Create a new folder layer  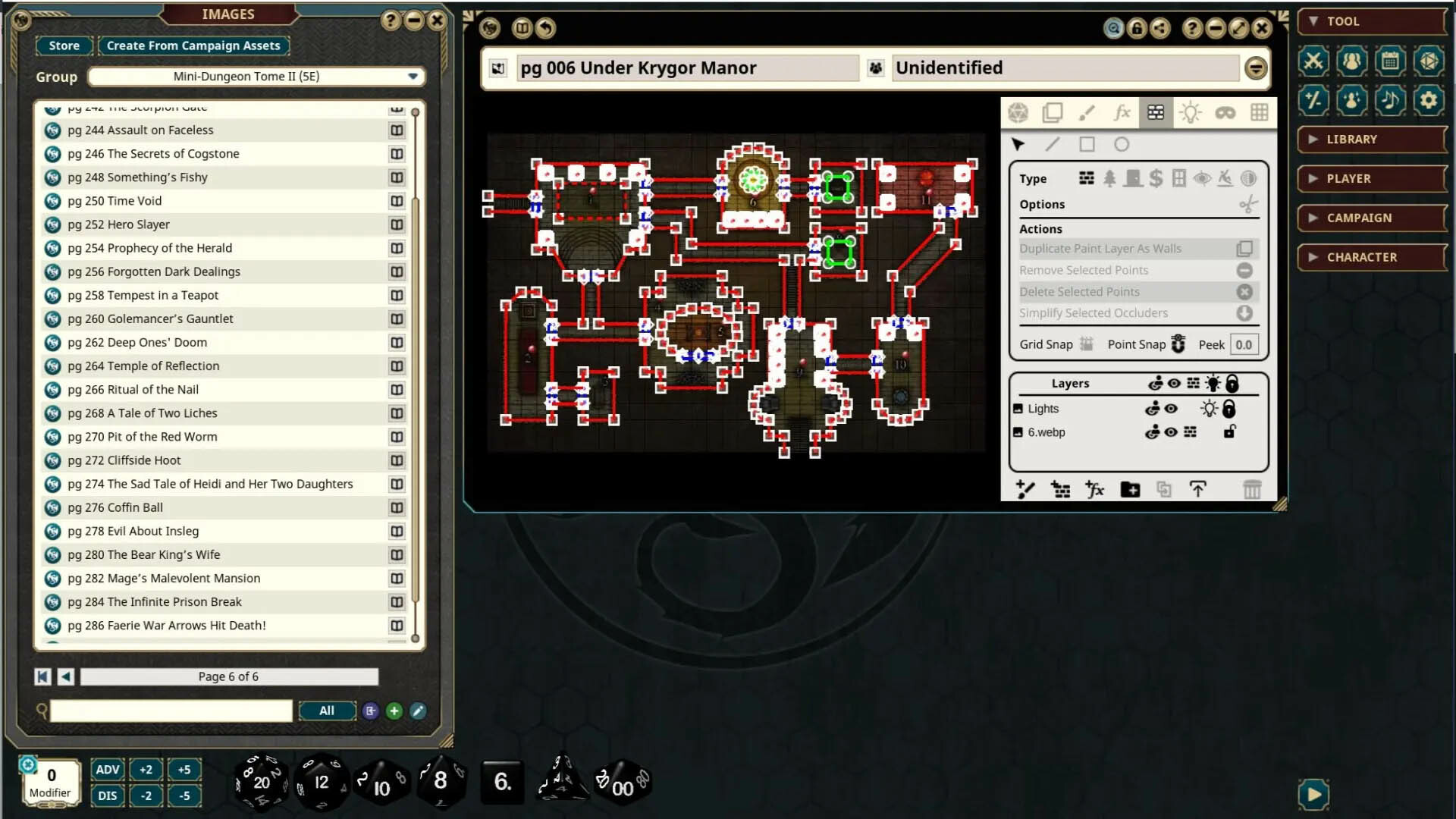1131,489
